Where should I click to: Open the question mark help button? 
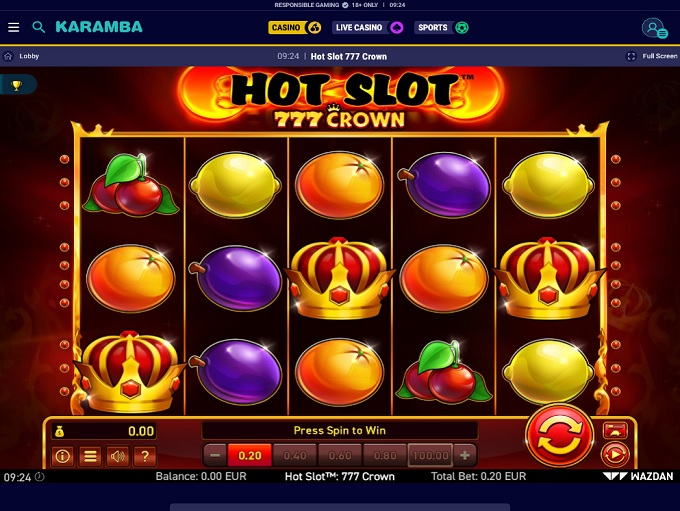click(145, 457)
